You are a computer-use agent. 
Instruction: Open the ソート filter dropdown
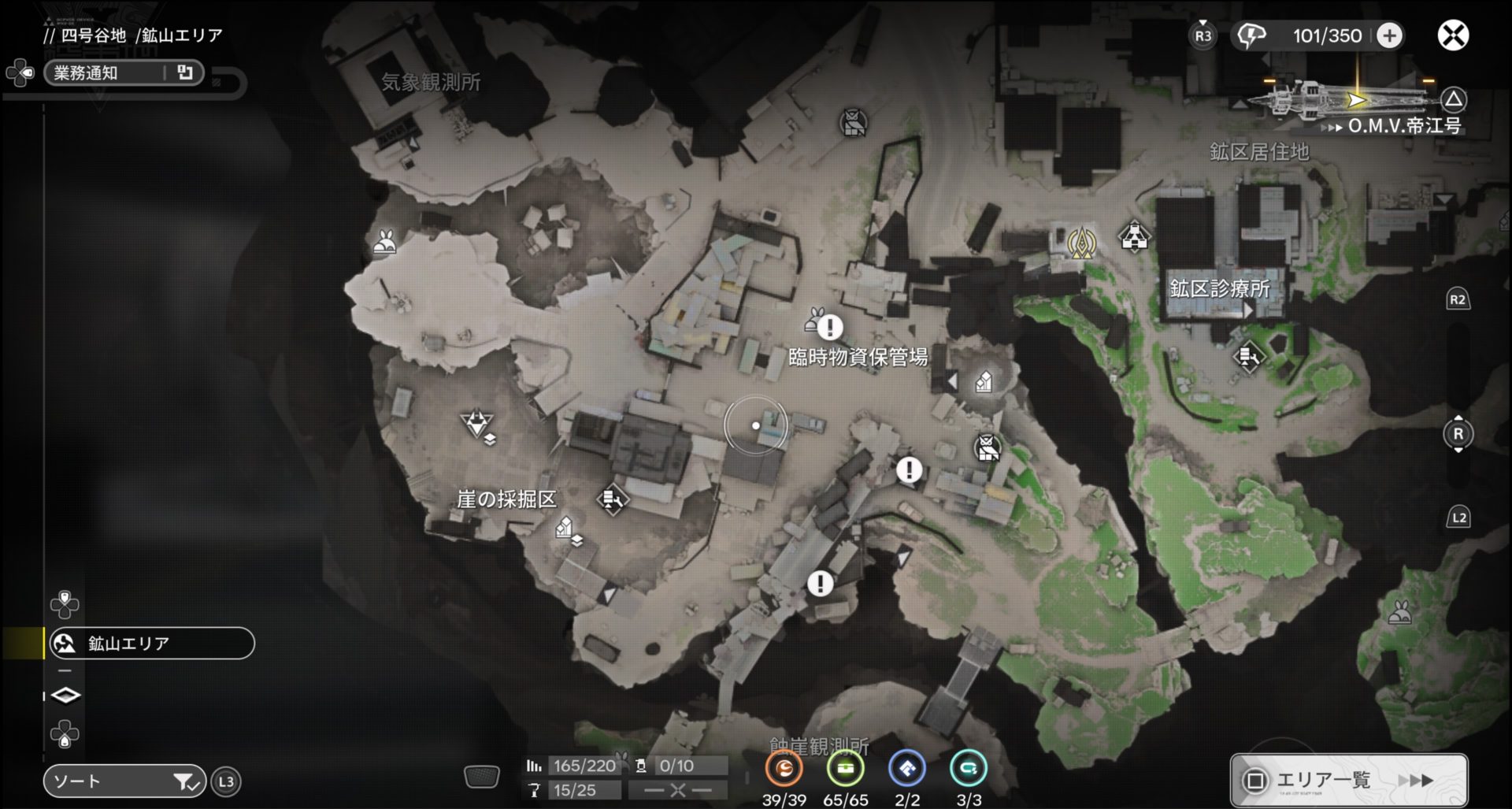click(x=124, y=781)
